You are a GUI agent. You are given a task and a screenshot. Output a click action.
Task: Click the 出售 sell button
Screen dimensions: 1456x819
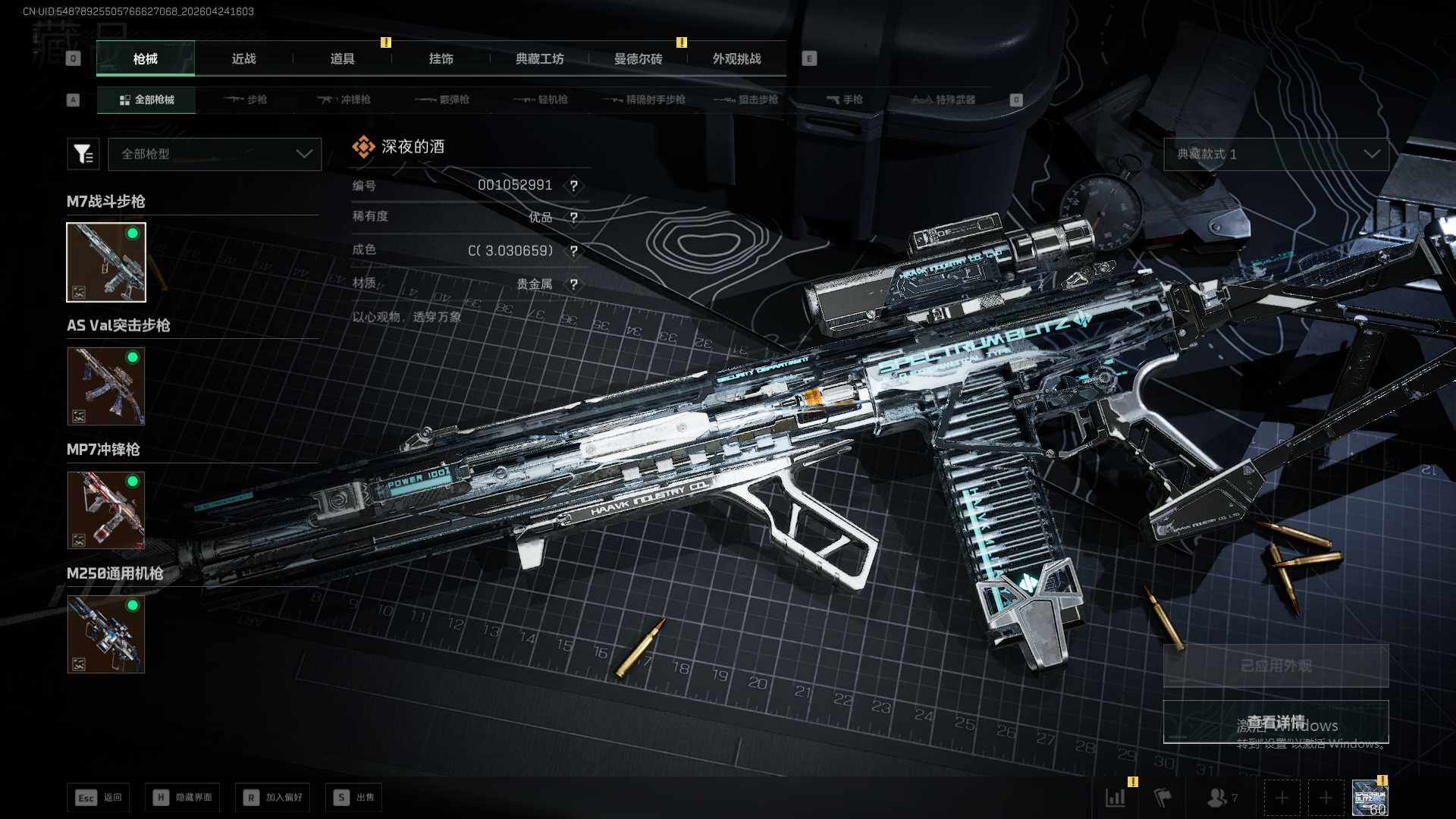point(354,798)
